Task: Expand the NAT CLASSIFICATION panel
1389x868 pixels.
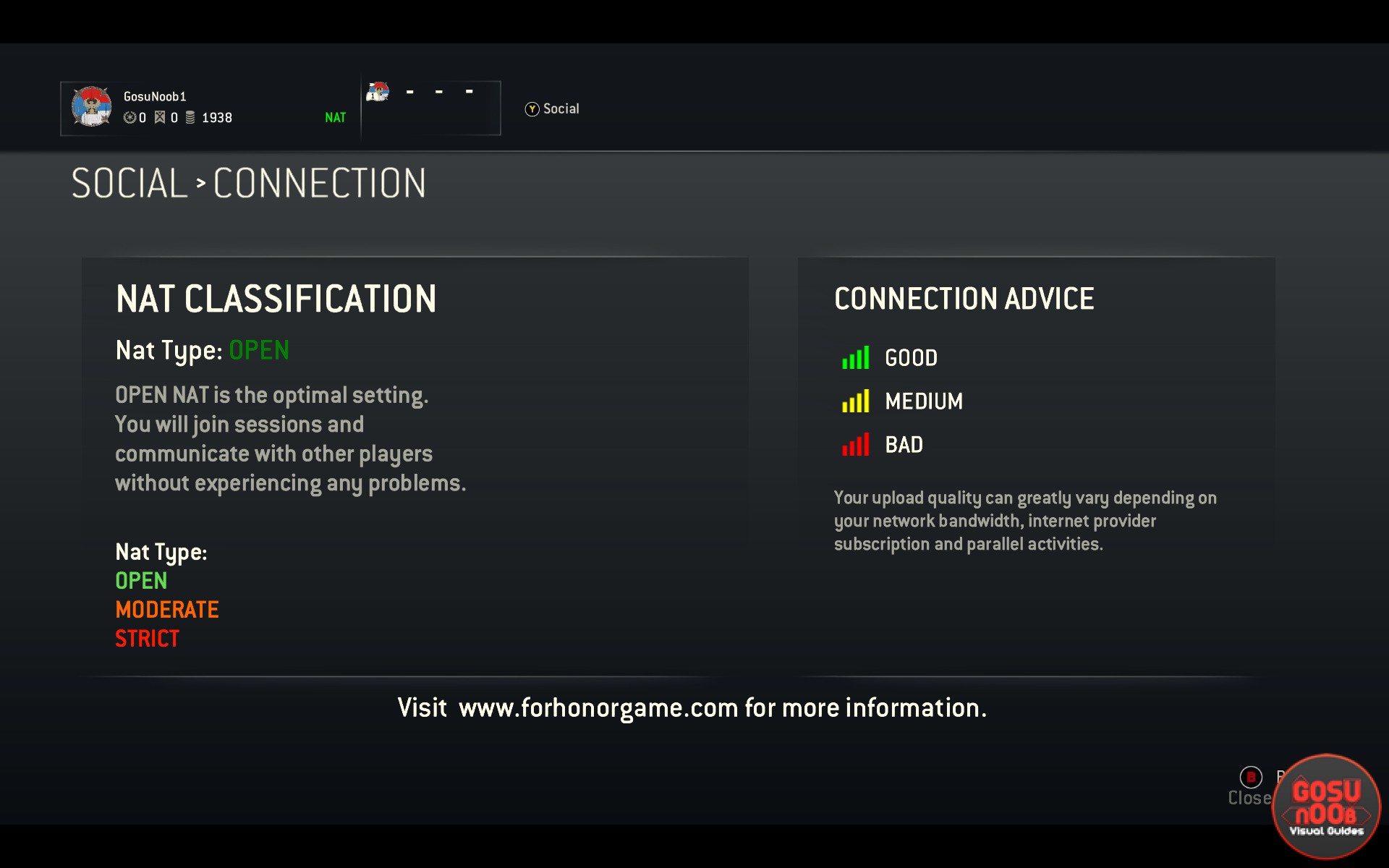Action: (277, 299)
